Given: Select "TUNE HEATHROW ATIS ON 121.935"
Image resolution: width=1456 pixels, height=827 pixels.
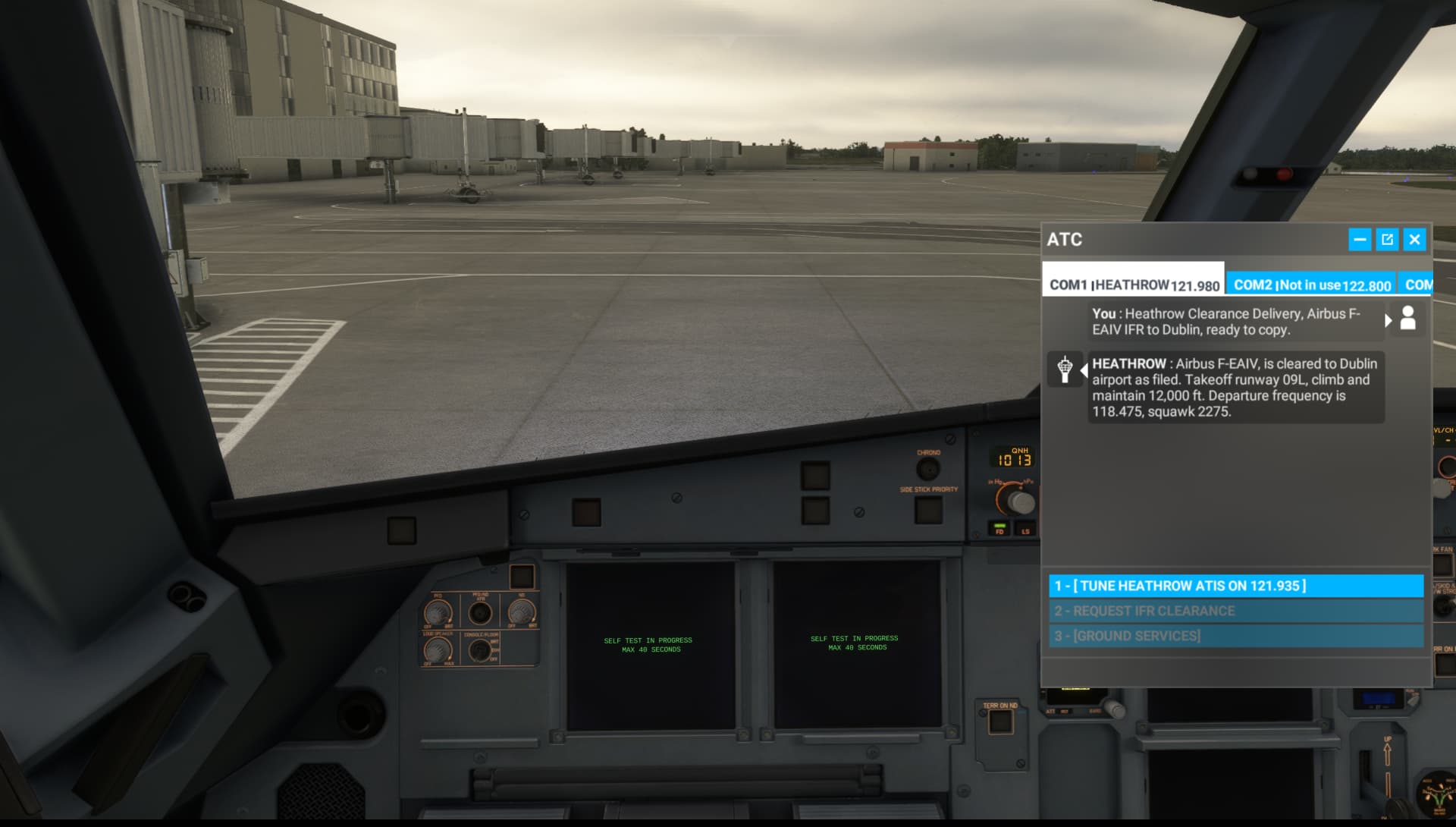Looking at the screenshot, I should point(1236,586).
